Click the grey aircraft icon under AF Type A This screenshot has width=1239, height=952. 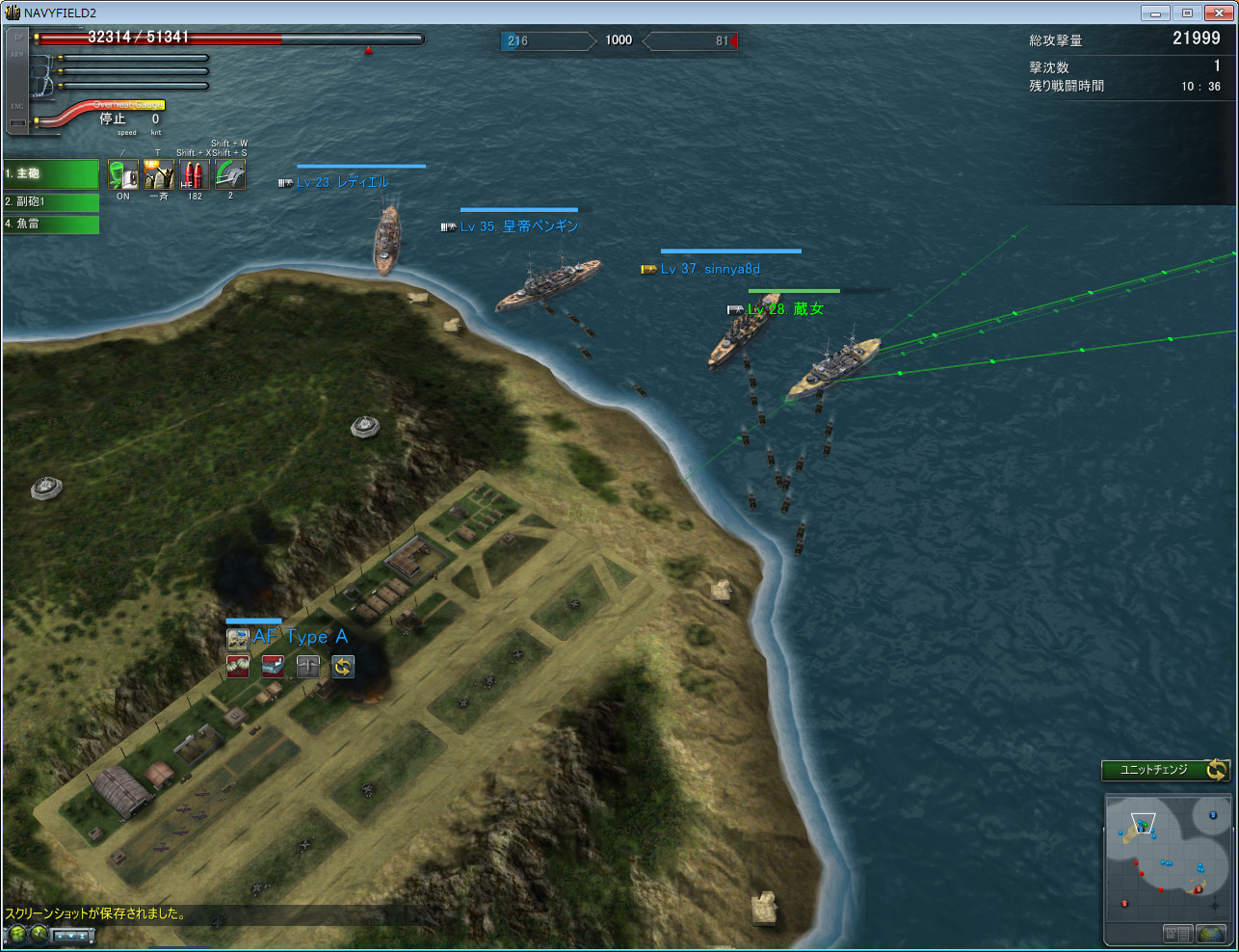coord(308,666)
